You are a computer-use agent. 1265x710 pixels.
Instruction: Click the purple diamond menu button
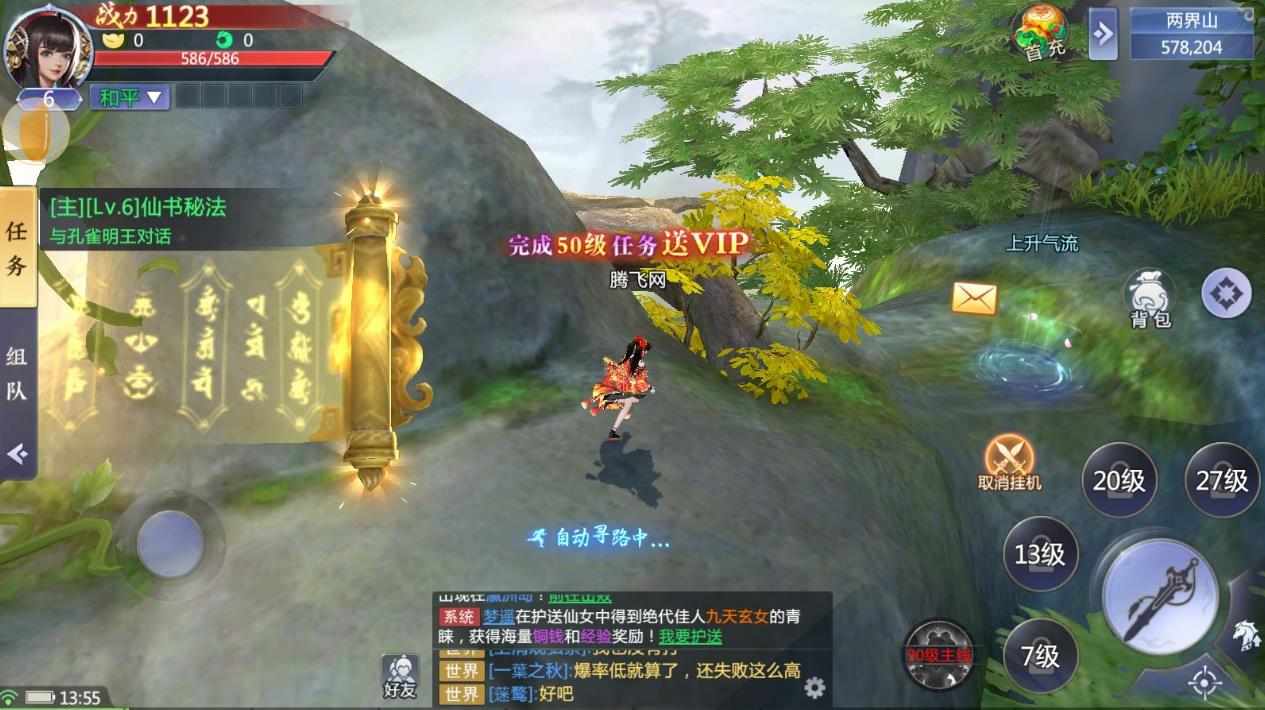coord(1226,294)
